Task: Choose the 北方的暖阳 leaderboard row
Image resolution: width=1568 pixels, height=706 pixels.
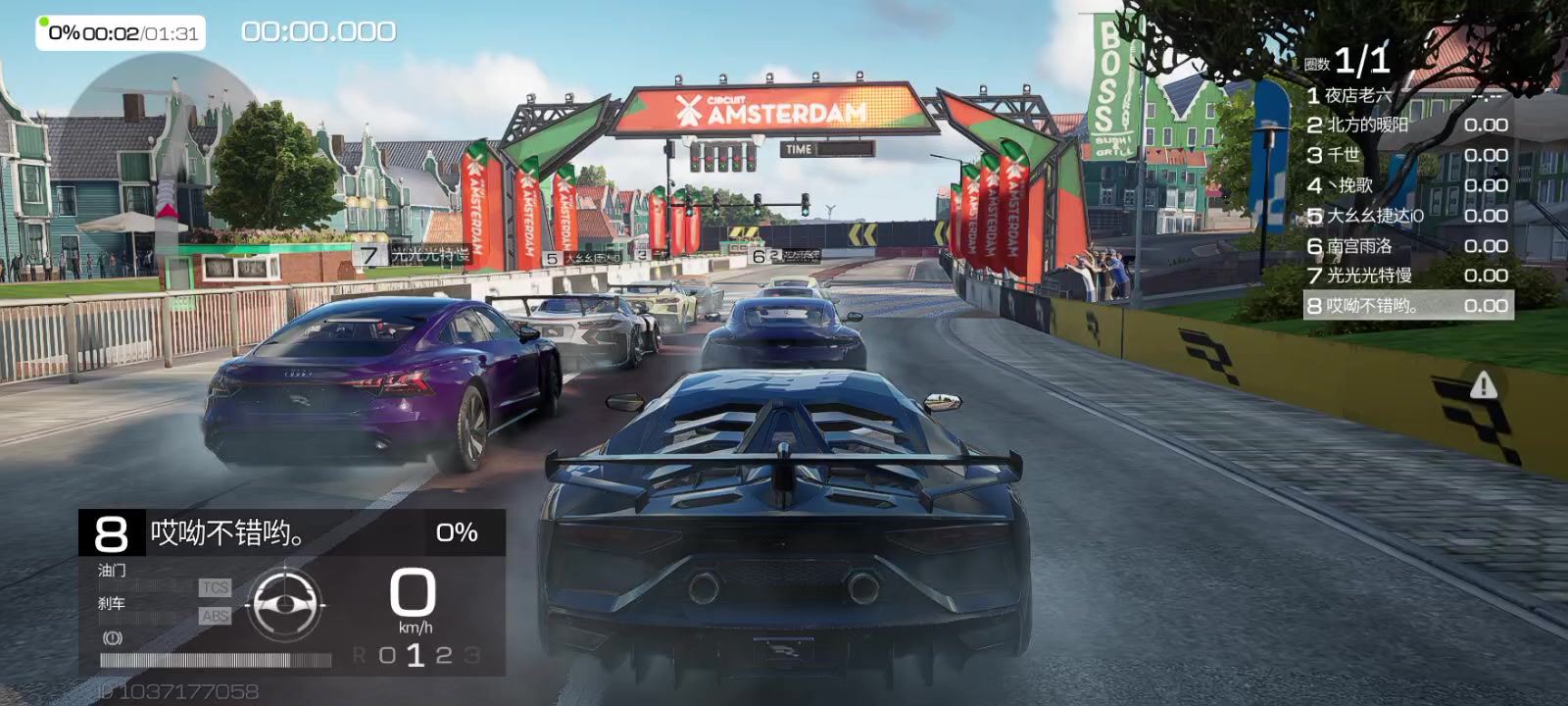Action: click(x=1406, y=125)
